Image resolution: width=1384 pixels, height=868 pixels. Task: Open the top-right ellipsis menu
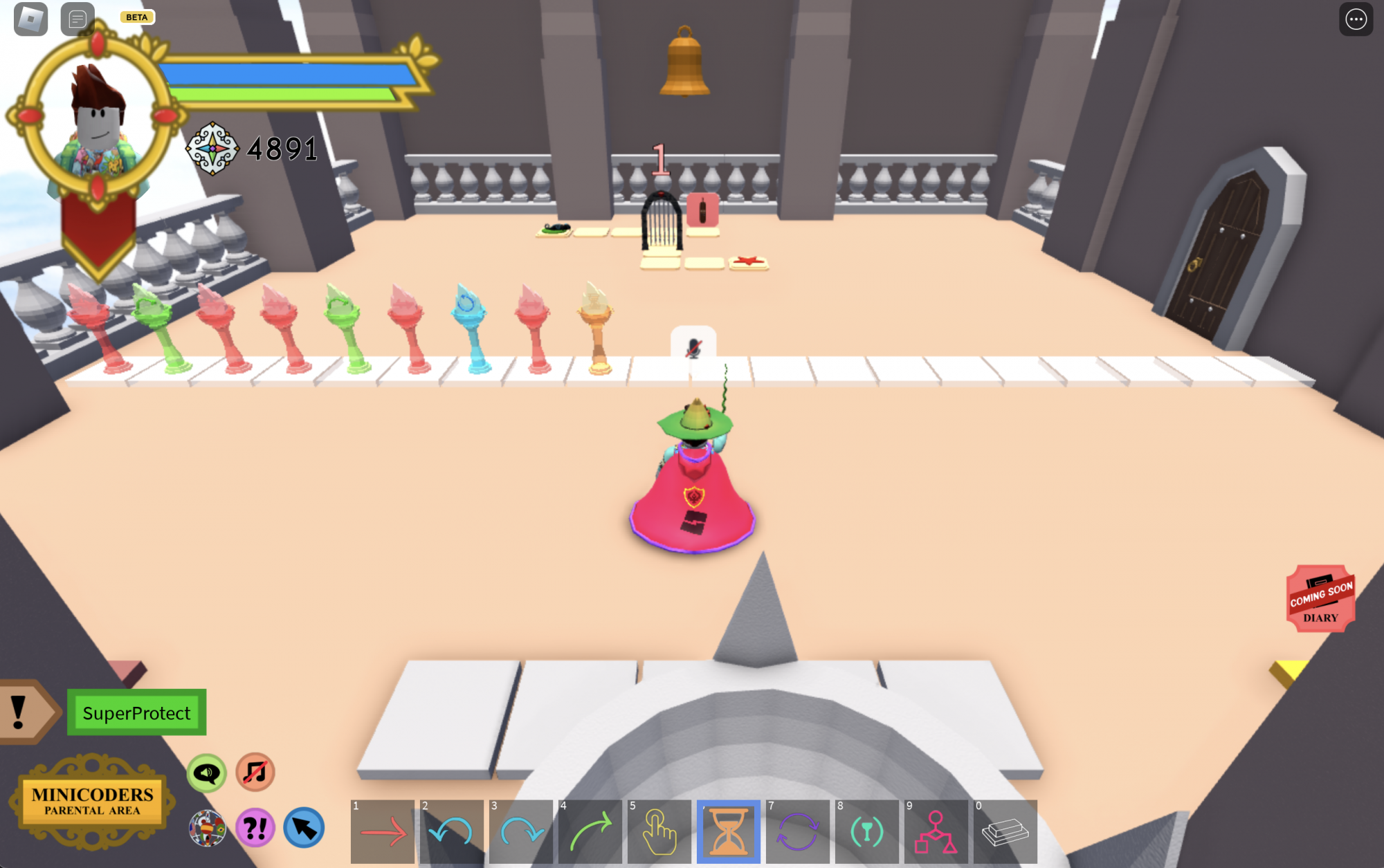(1356, 19)
